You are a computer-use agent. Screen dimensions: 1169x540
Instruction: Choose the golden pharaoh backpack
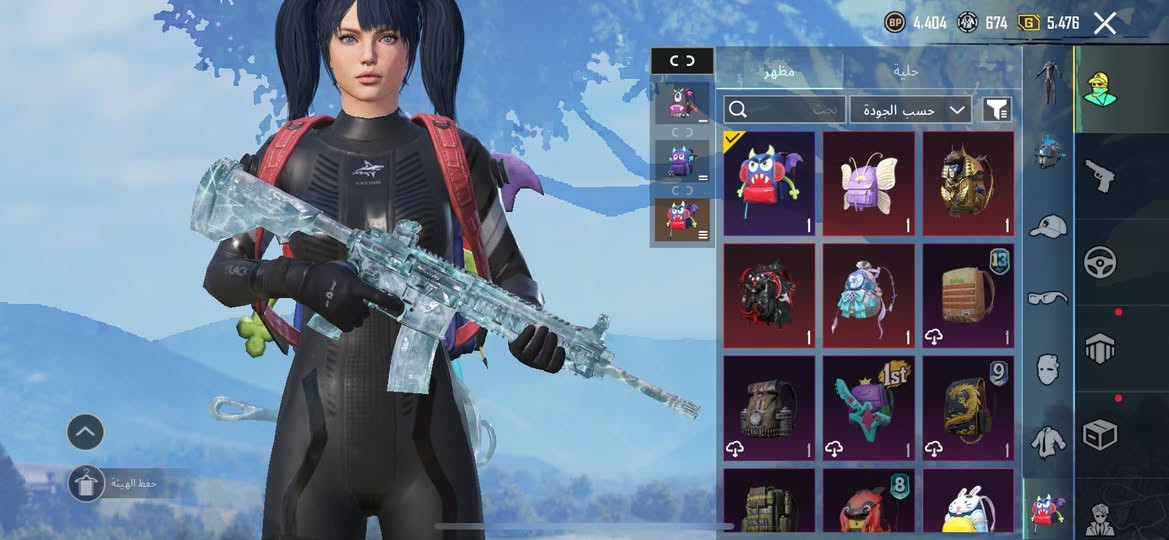[968, 183]
